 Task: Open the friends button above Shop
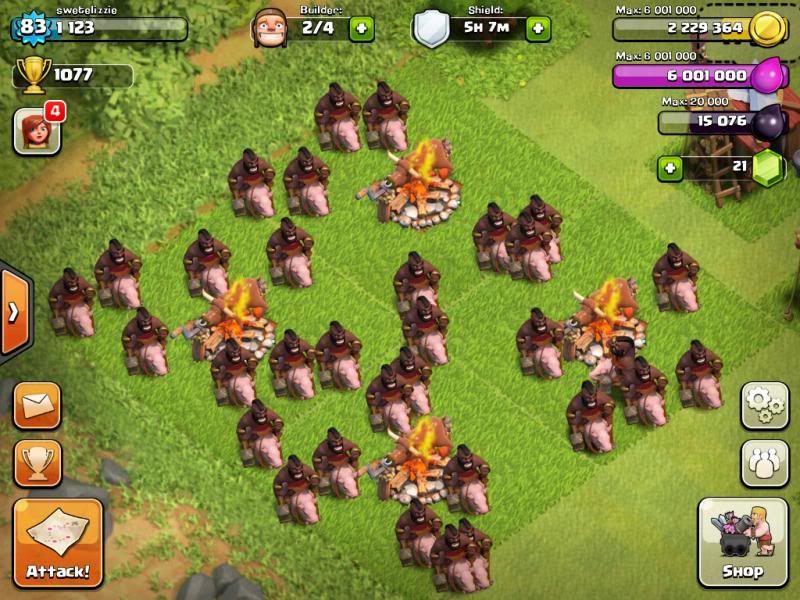pyautogui.click(x=764, y=463)
